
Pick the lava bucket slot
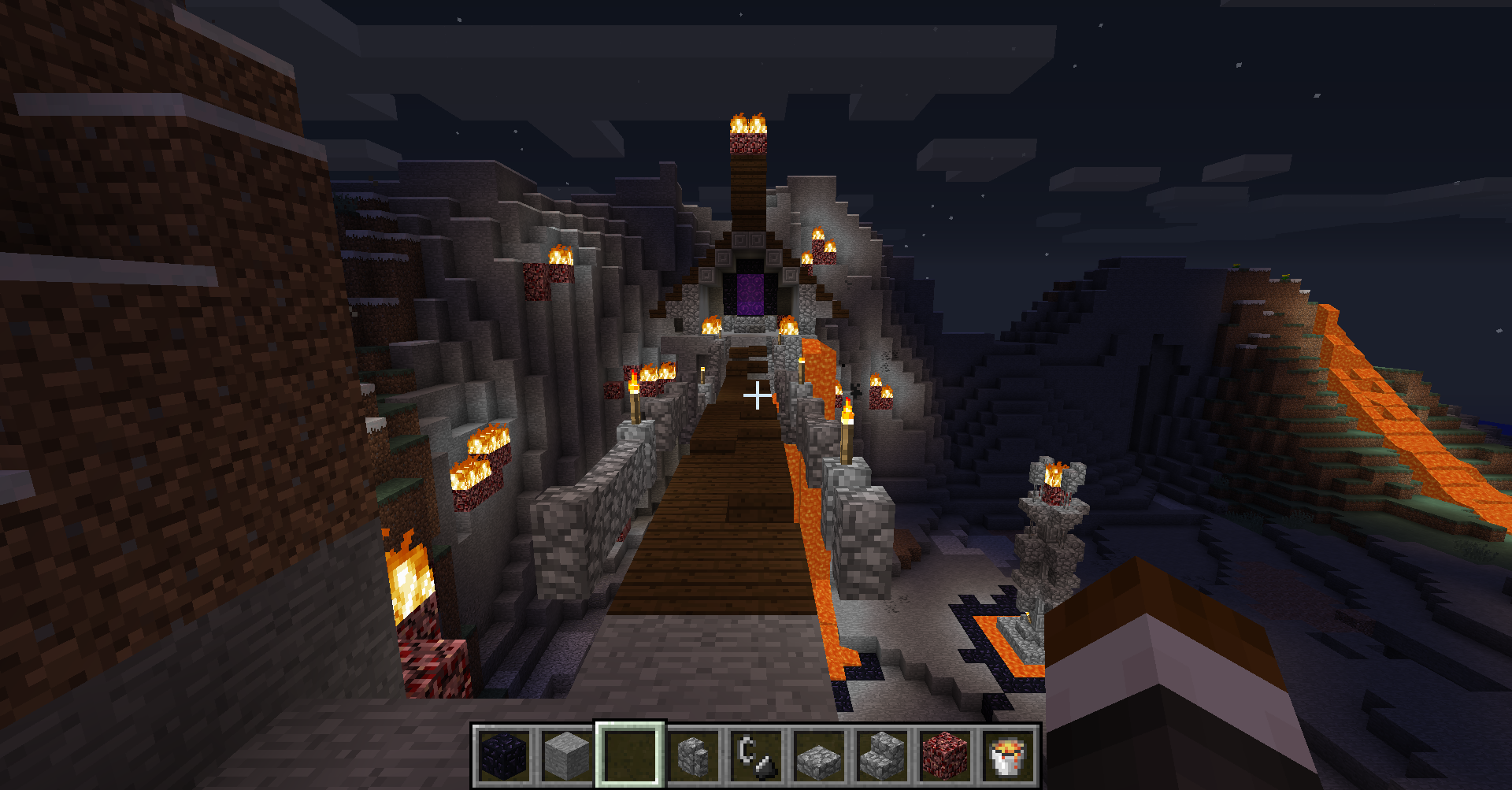tap(1008, 755)
